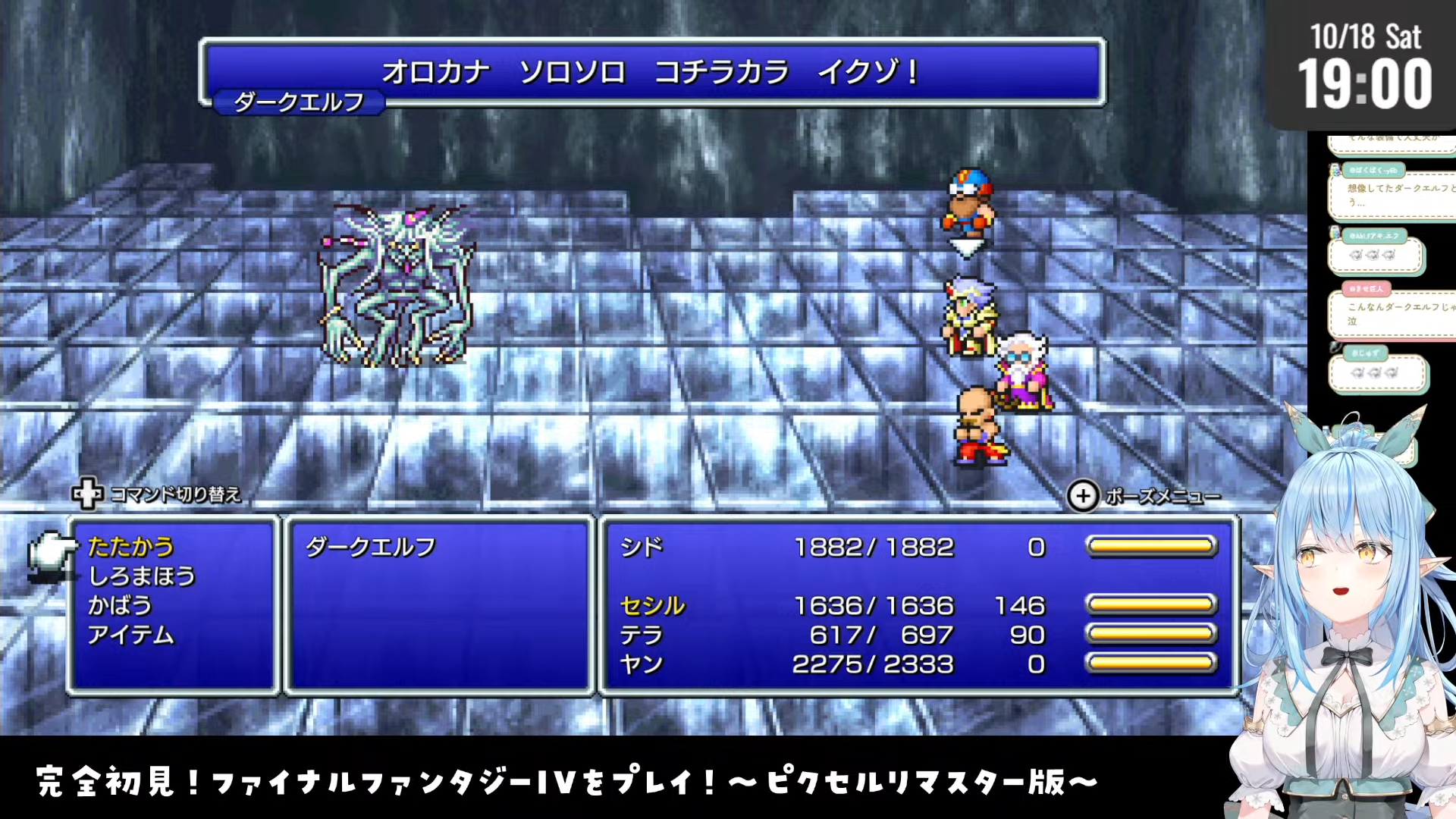Viewport: 1456px width, 819px height.
Task: Pick ヤン in the party status list
Action: tap(642, 664)
